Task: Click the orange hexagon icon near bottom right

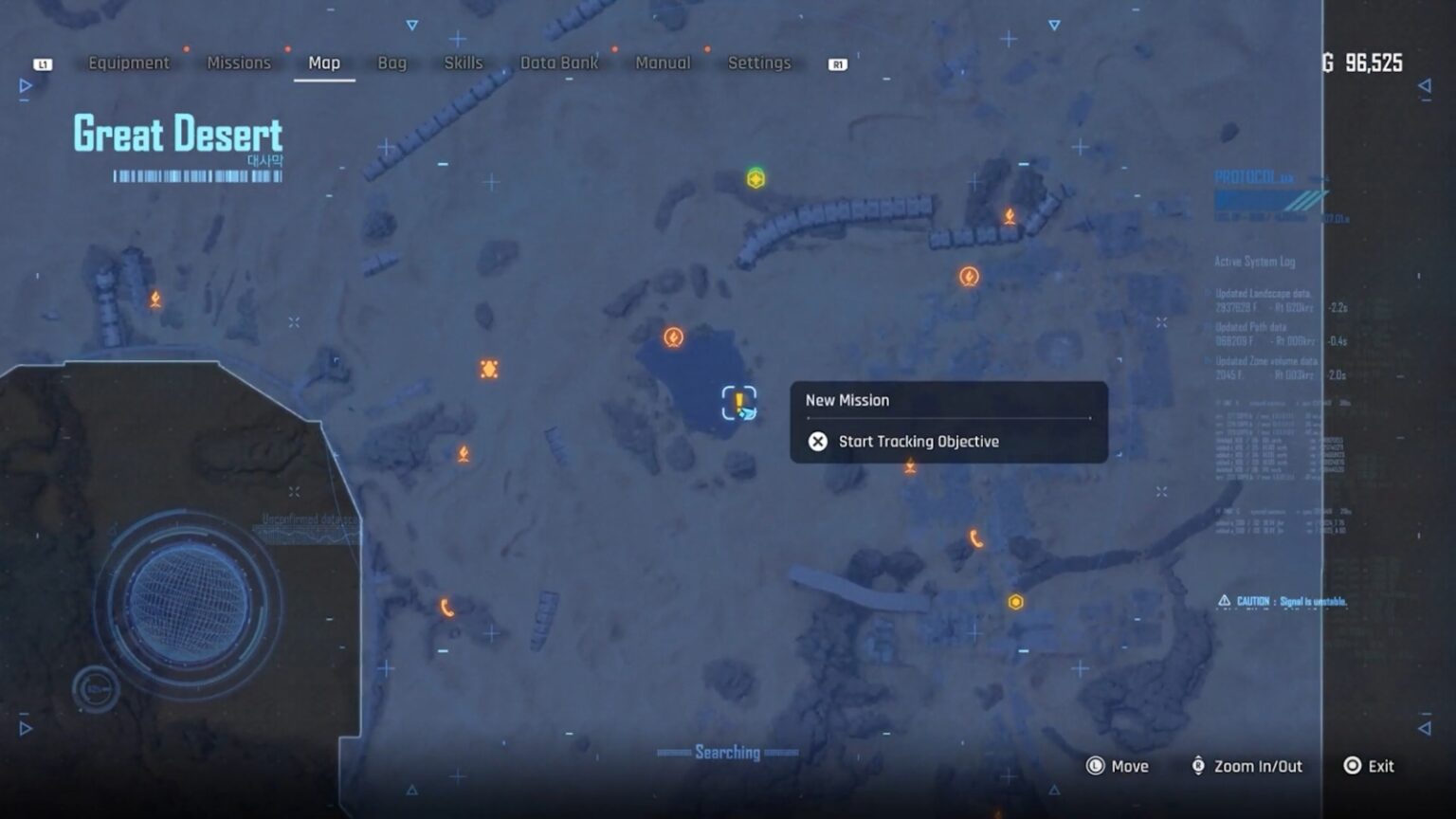Action: (x=1015, y=600)
